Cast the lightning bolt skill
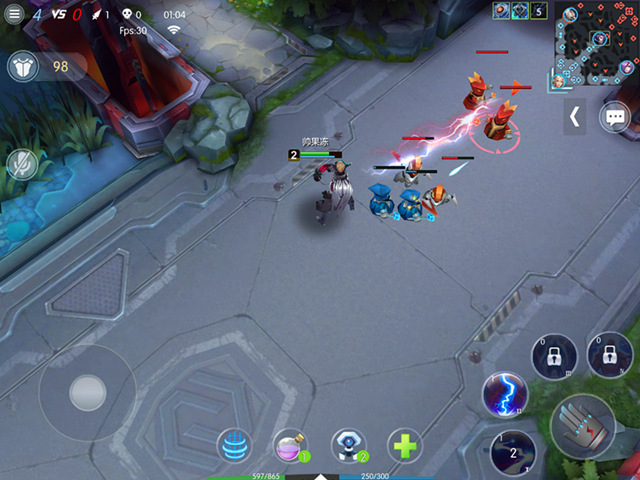Viewport: 640px width, 480px height. point(503,395)
